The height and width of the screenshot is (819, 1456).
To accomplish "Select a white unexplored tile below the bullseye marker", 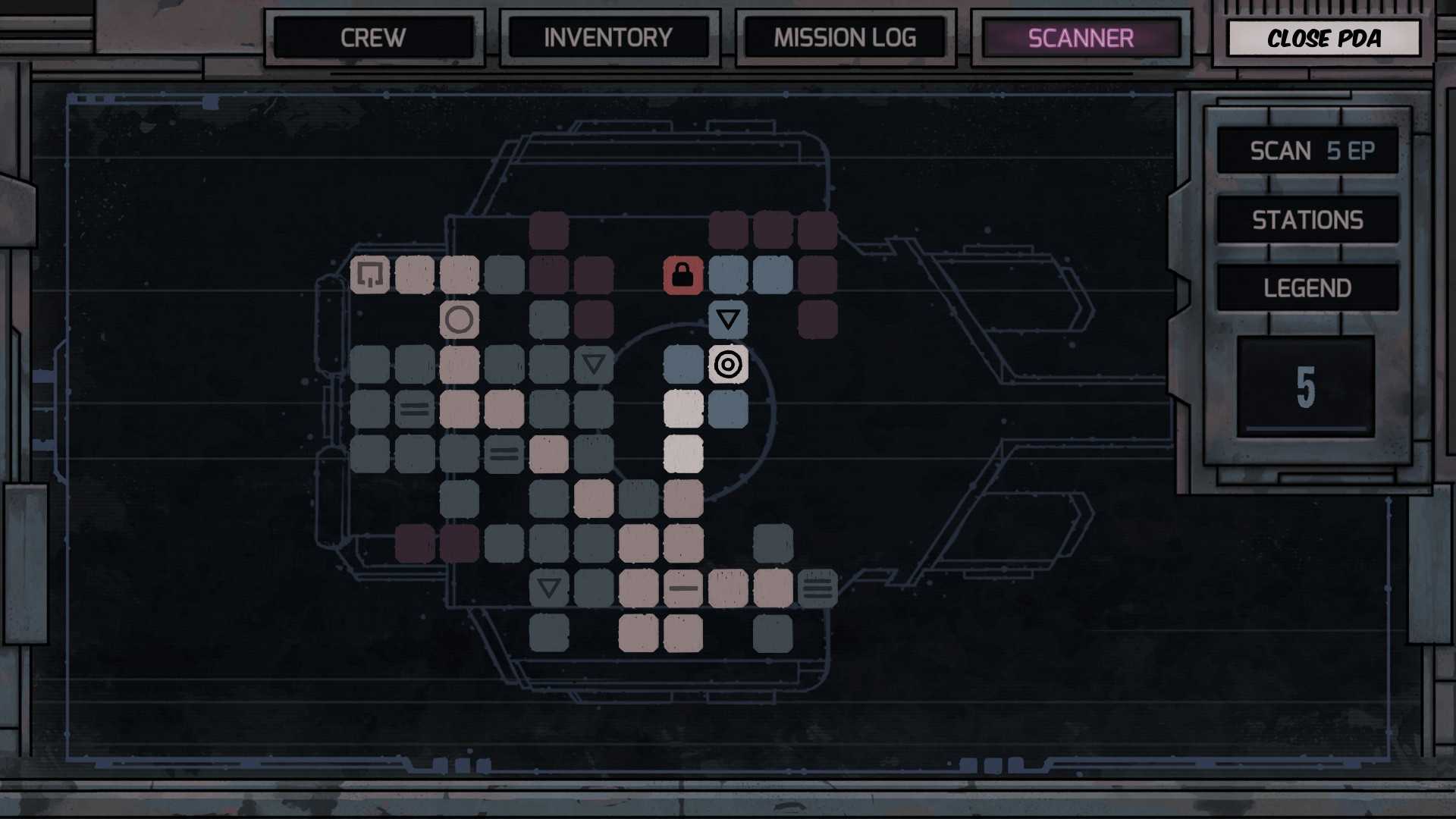I will [683, 409].
